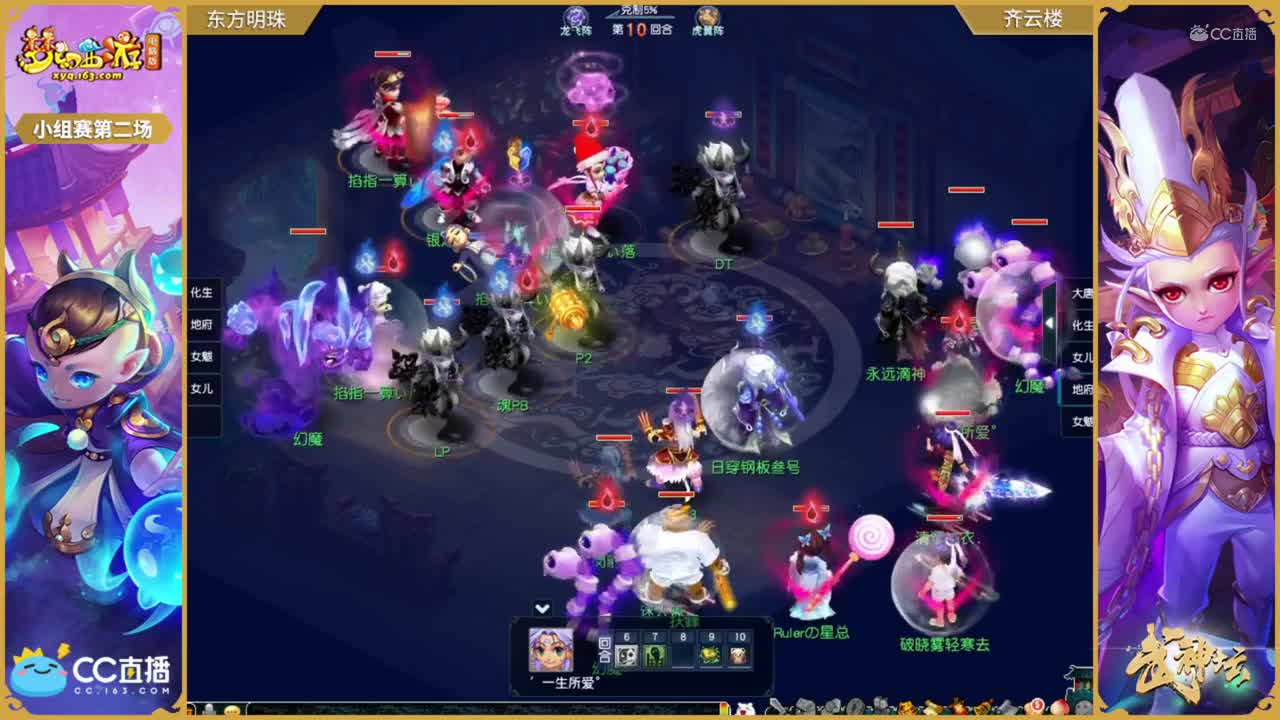Viewport: 1280px width, 720px height.
Task: Click the peach icon at tray far right
Action: (1060, 705)
